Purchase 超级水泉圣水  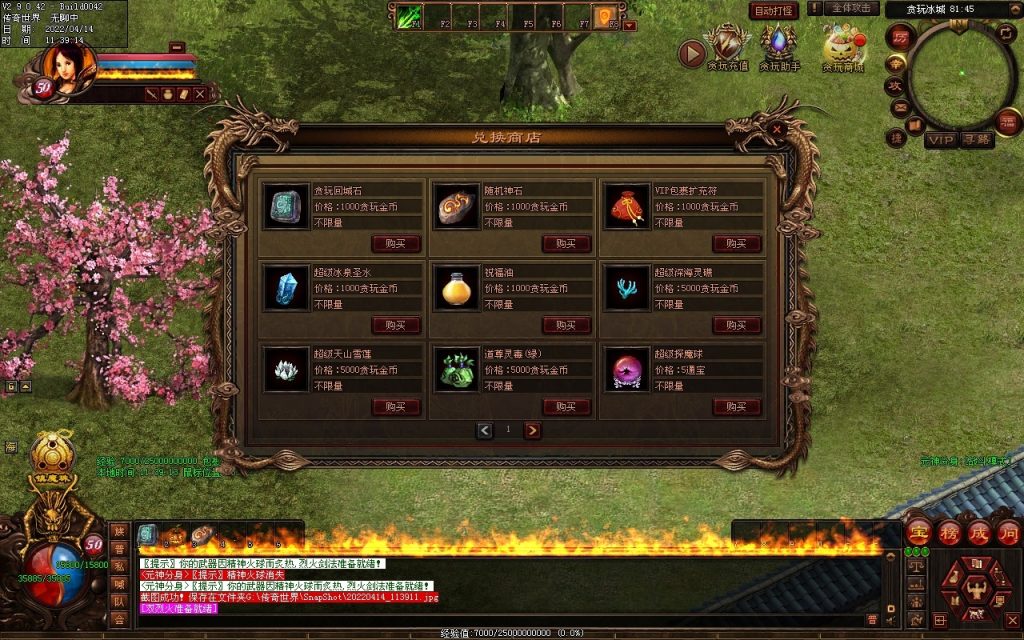(x=396, y=325)
